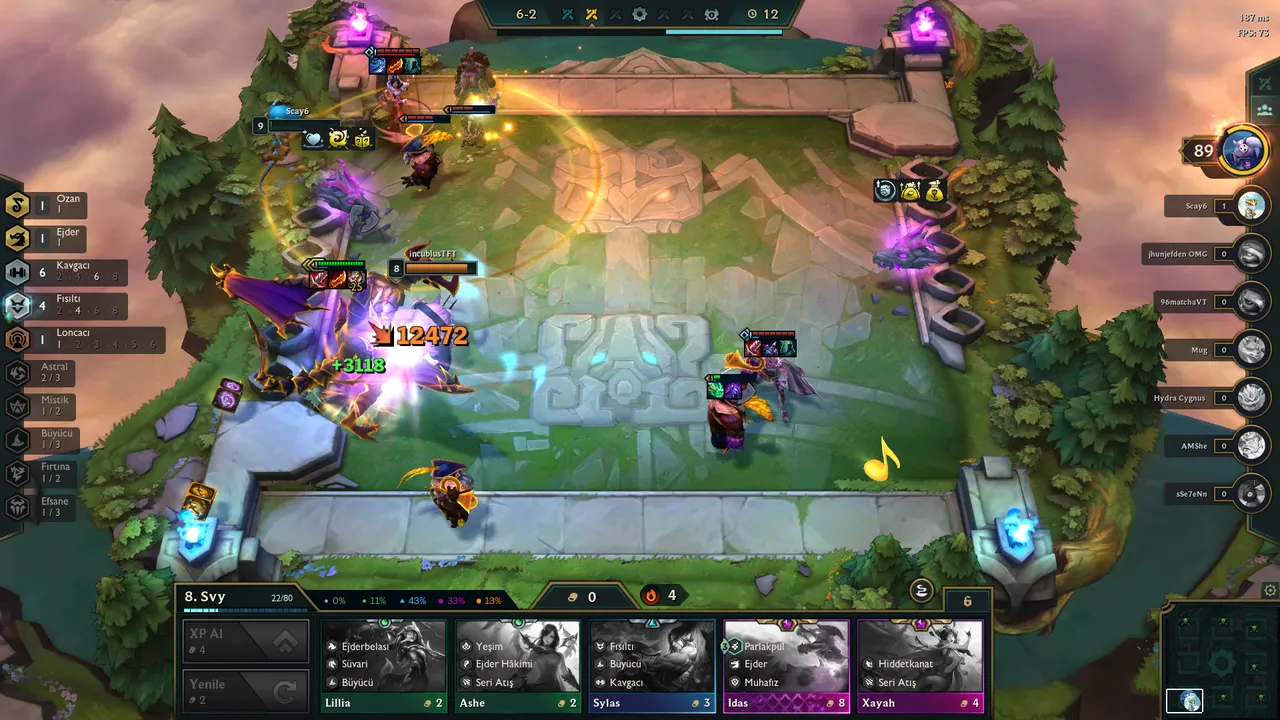Image resolution: width=1280 pixels, height=720 pixels.
Task: Select the highlighted current round marker in the tracker
Action: click(x=591, y=14)
